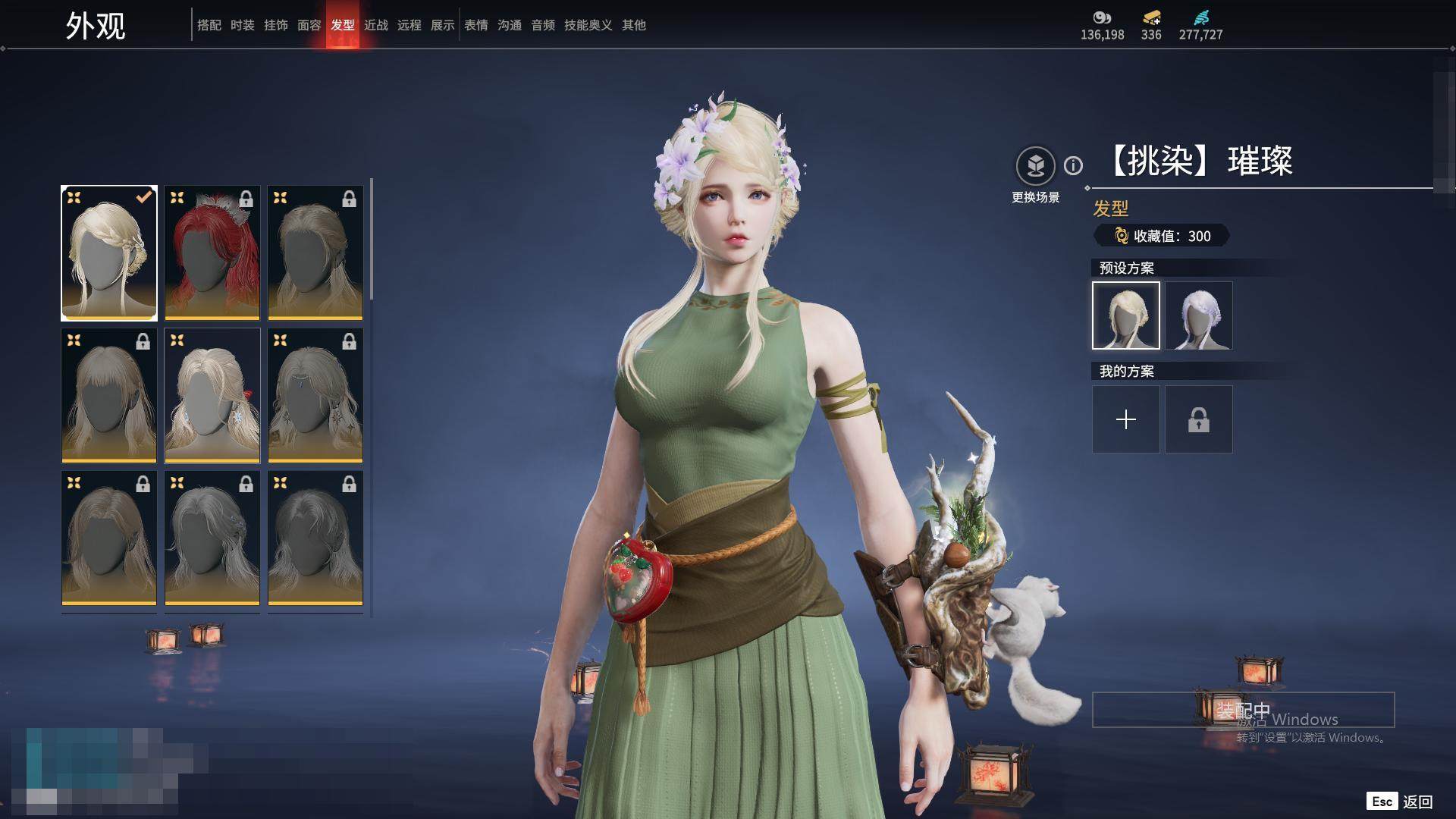The image size is (1456, 819).
Task: Select the equipped blonde braided updo hairstyle
Action: point(109,253)
